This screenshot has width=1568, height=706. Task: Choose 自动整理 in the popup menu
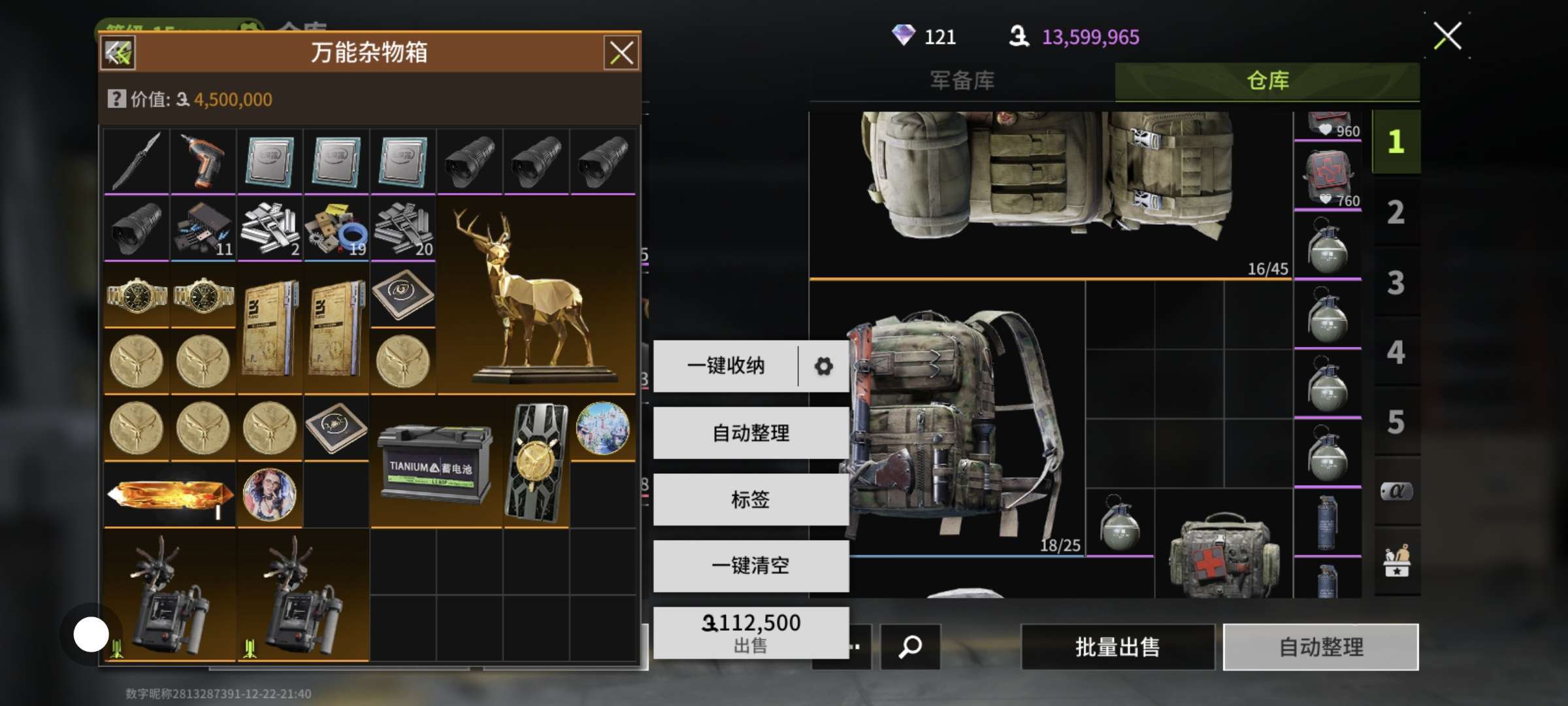pos(751,433)
